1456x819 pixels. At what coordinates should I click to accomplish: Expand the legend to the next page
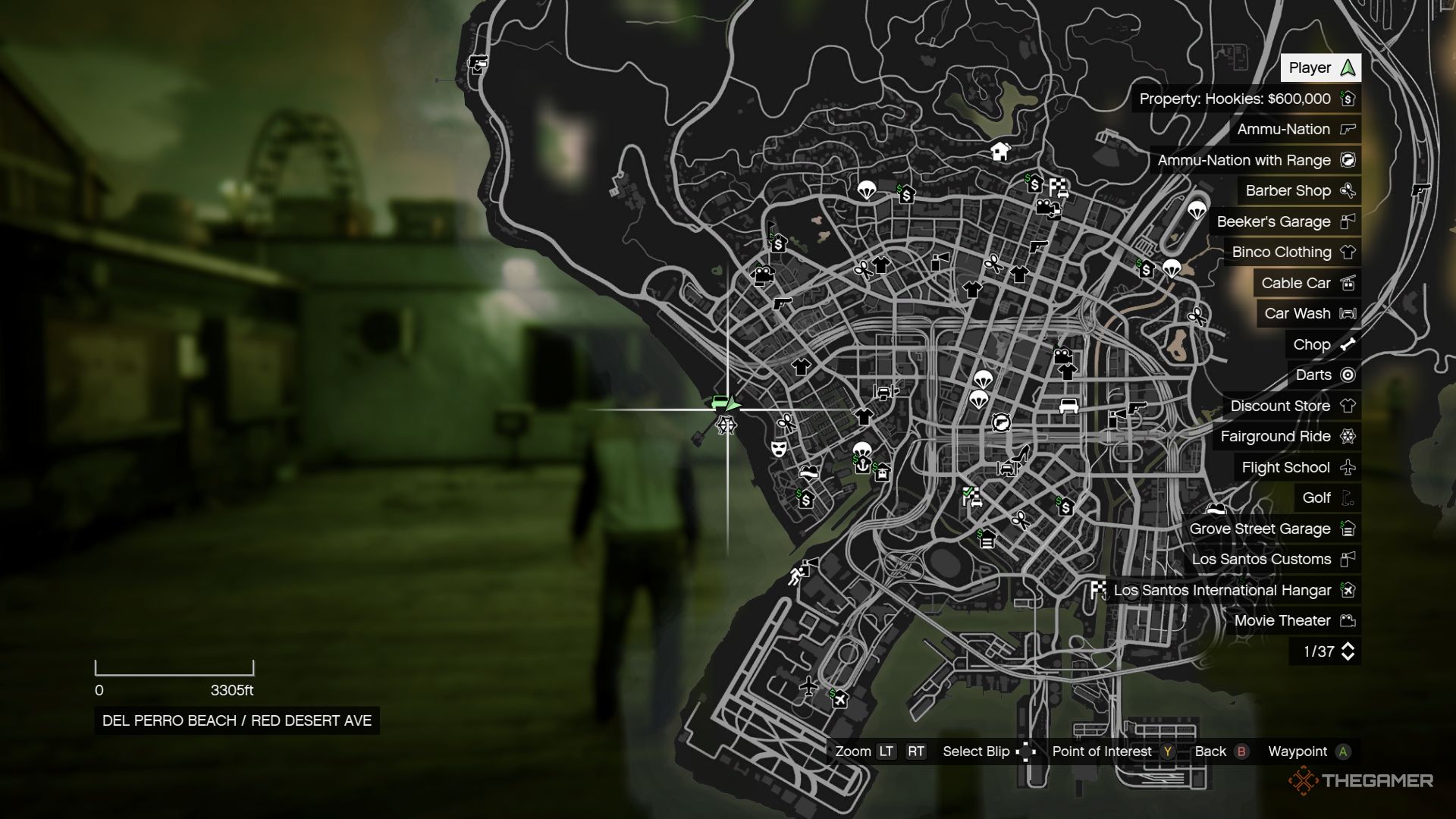pyautogui.click(x=1349, y=651)
